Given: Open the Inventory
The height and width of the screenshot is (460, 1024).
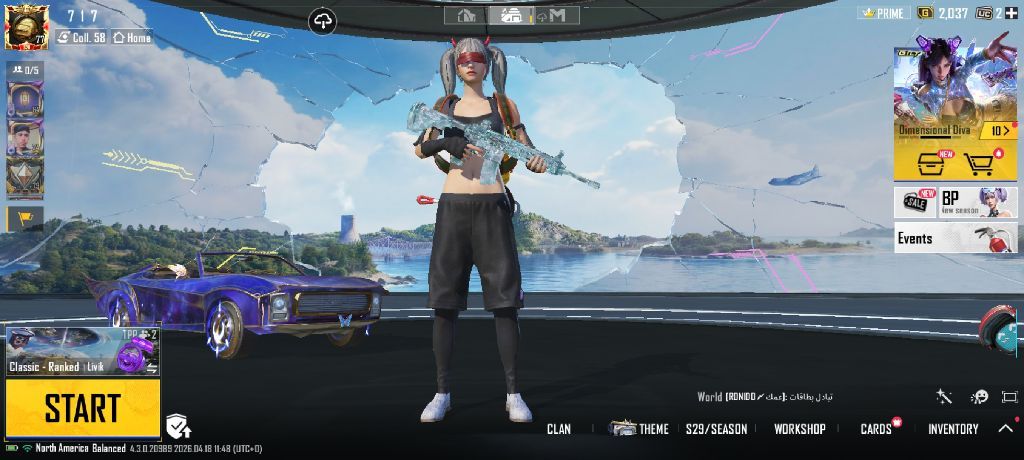Looking at the screenshot, I should [x=953, y=429].
